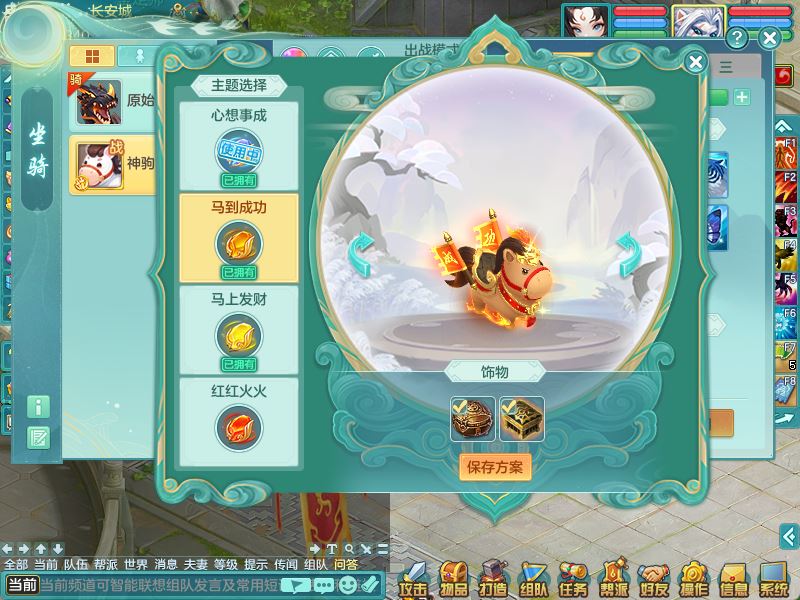Open the help question mark button
The image size is (800, 600).
(x=738, y=39)
